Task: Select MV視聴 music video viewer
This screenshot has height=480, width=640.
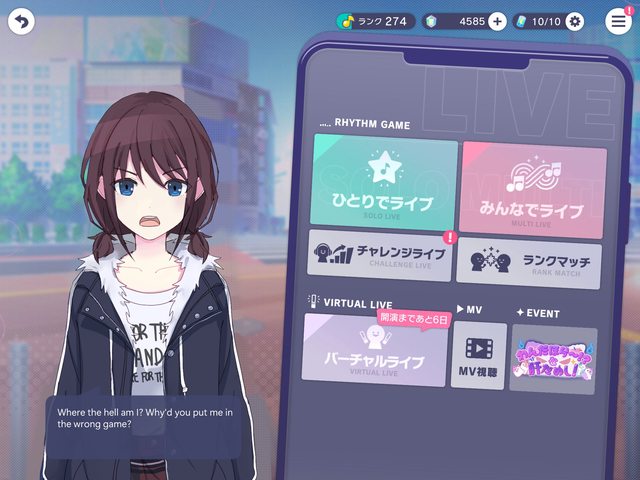Action: (478, 357)
